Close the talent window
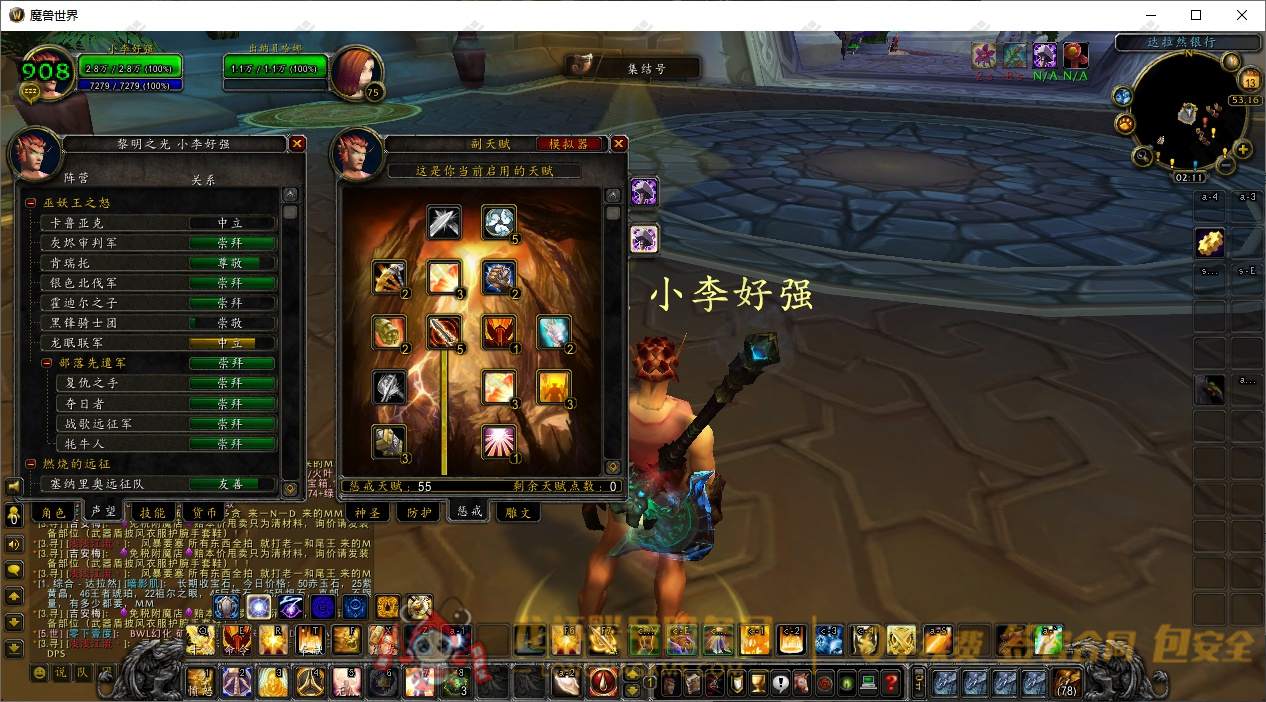This screenshot has width=1266, height=702. click(x=619, y=144)
